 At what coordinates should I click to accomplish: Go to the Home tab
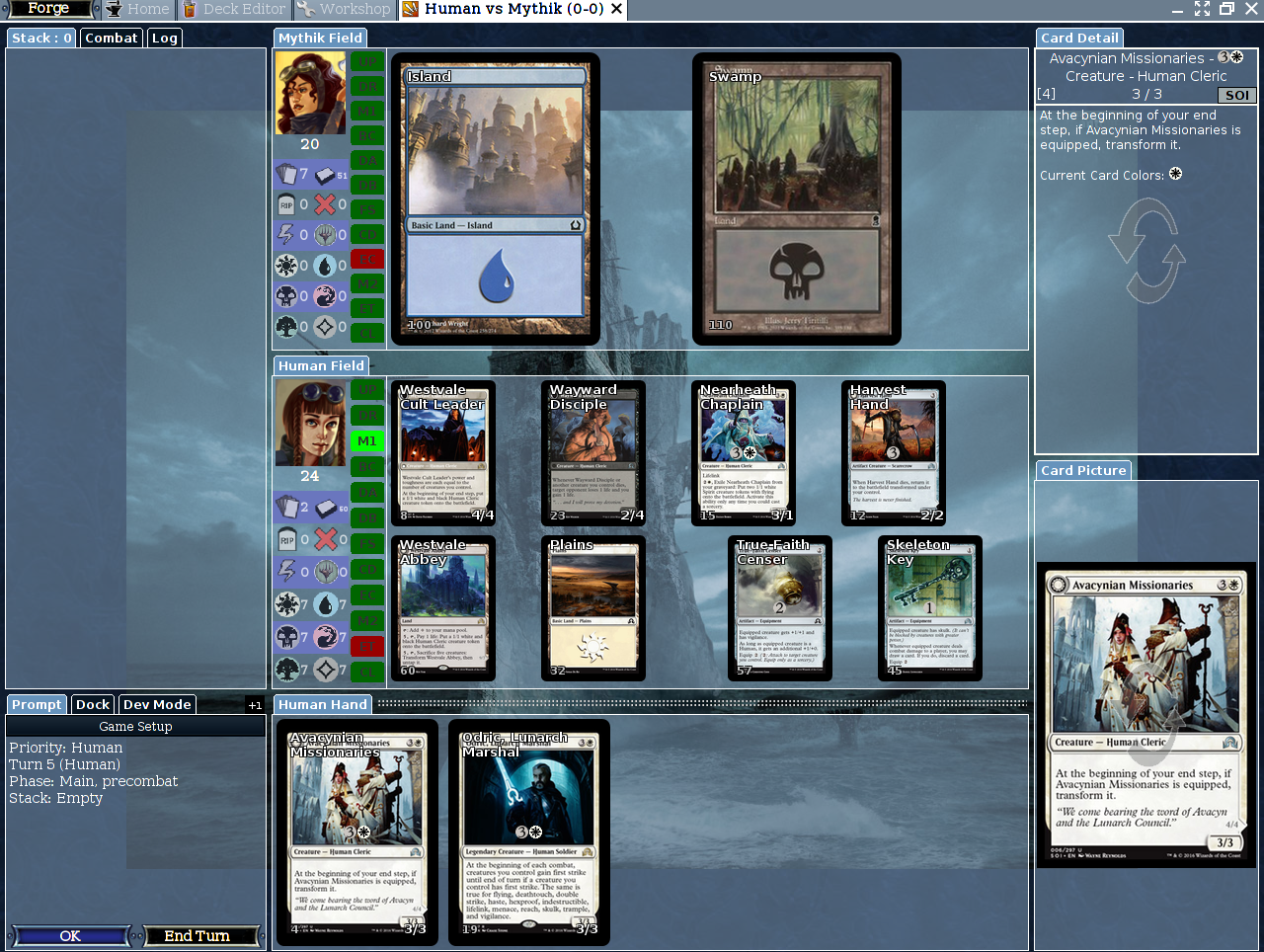pos(138,9)
